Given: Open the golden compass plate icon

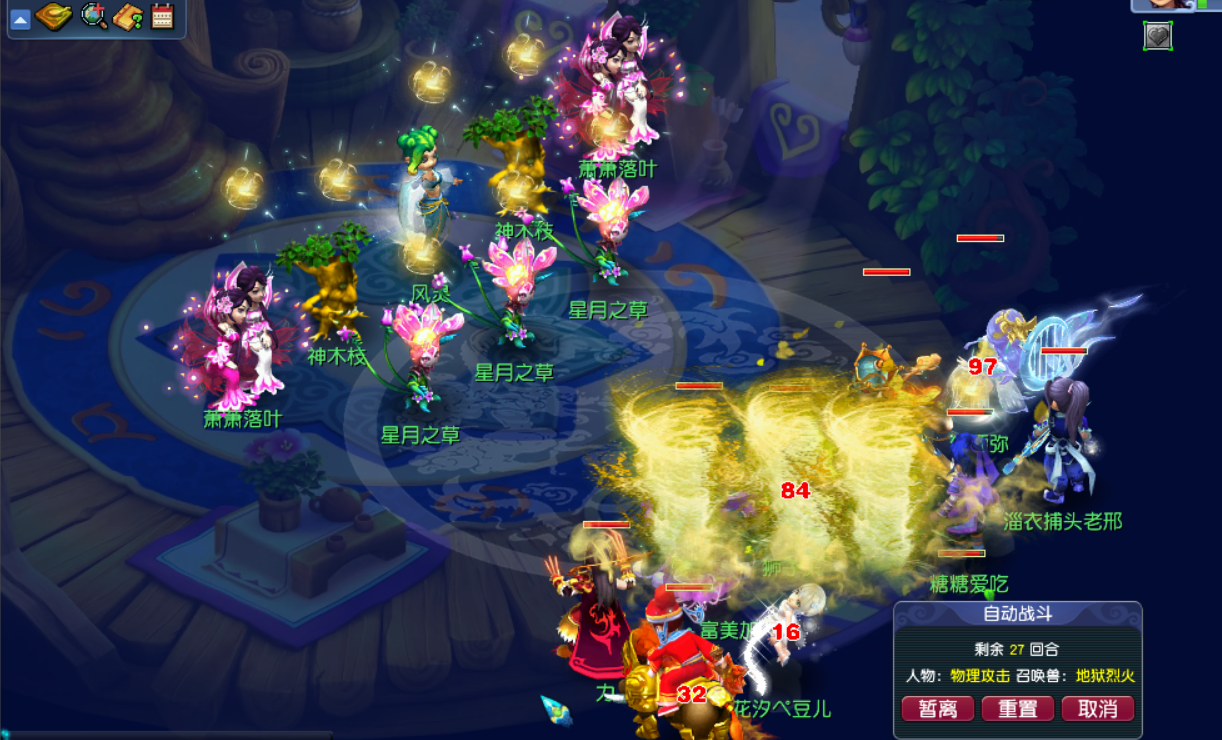Looking at the screenshot, I should 53,16.
